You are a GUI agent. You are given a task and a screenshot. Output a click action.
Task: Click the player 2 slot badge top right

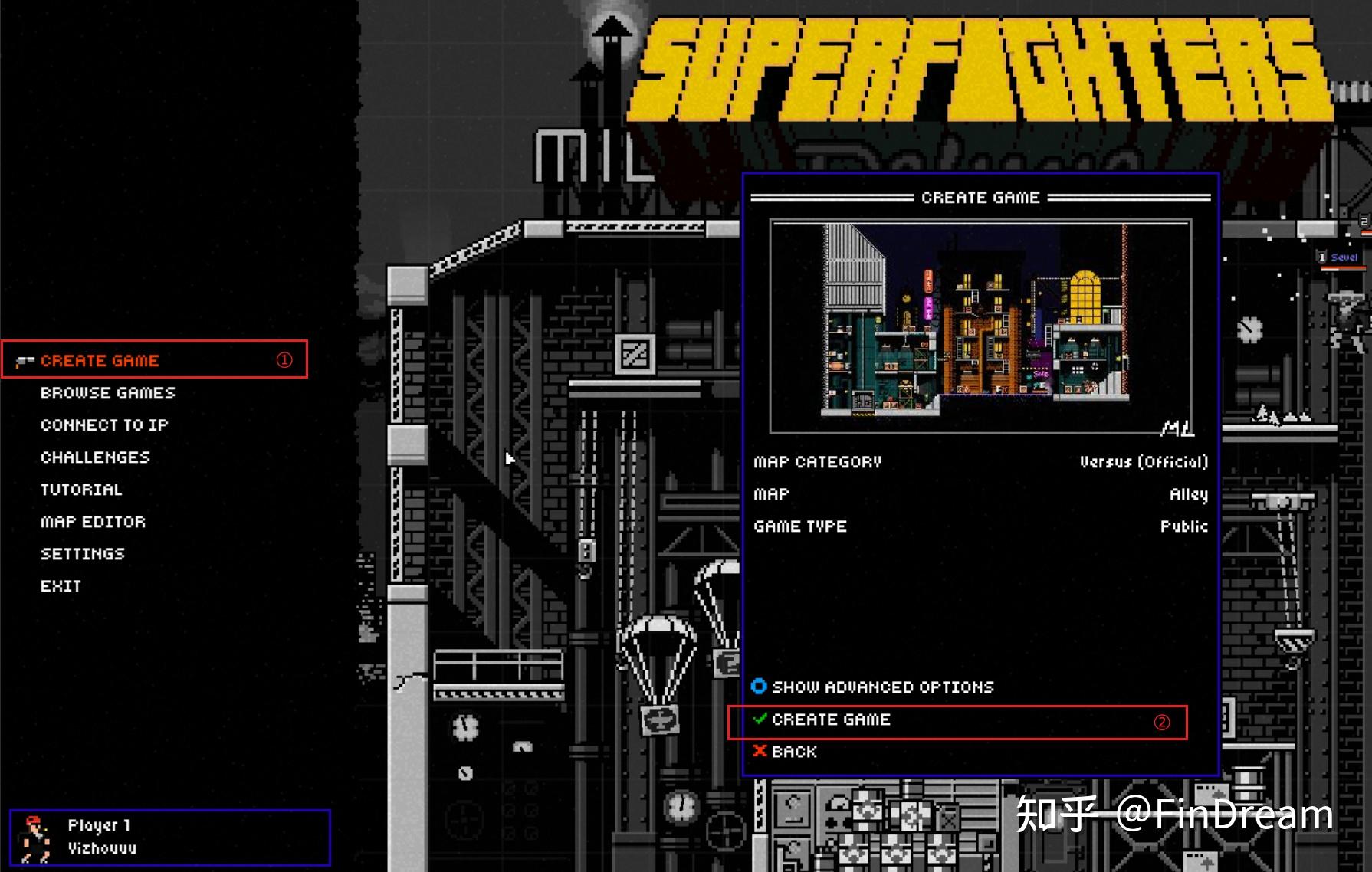click(1364, 221)
